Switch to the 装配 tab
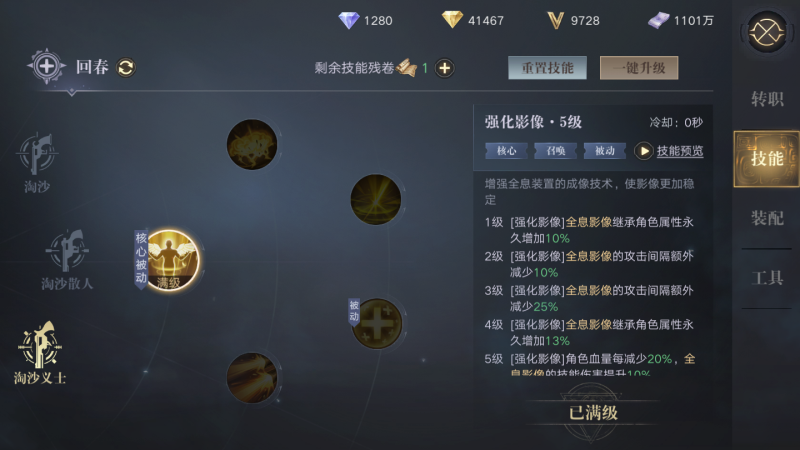Image resolution: width=800 pixels, height=450 pixels. [x=767, y=218]
